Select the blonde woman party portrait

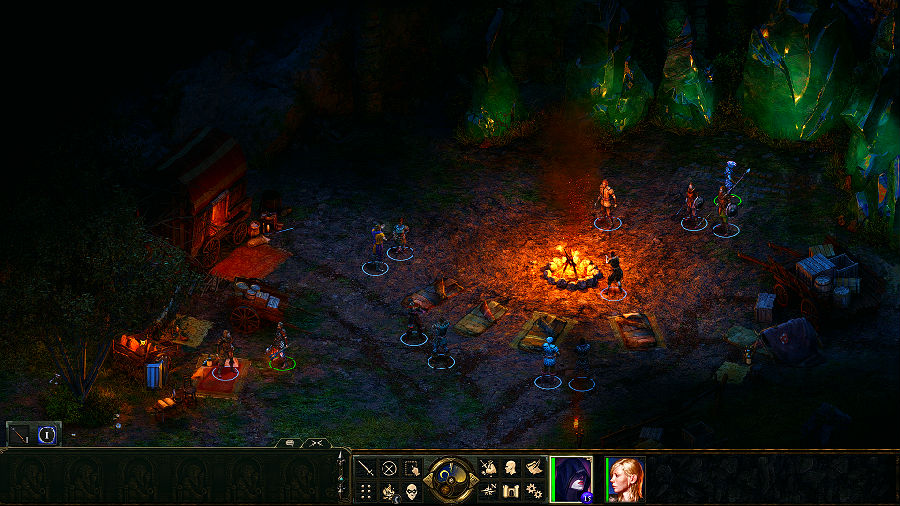click(x=626, y=479)
